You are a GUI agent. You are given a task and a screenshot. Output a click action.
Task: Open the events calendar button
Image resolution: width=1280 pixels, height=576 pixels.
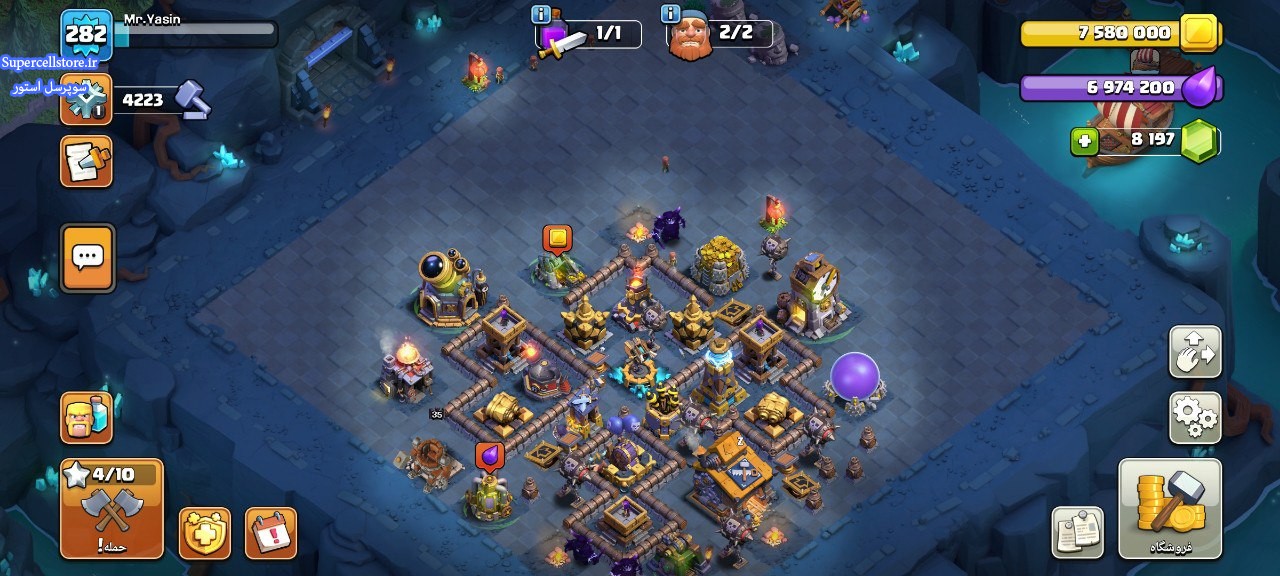(x=270, y=533)
